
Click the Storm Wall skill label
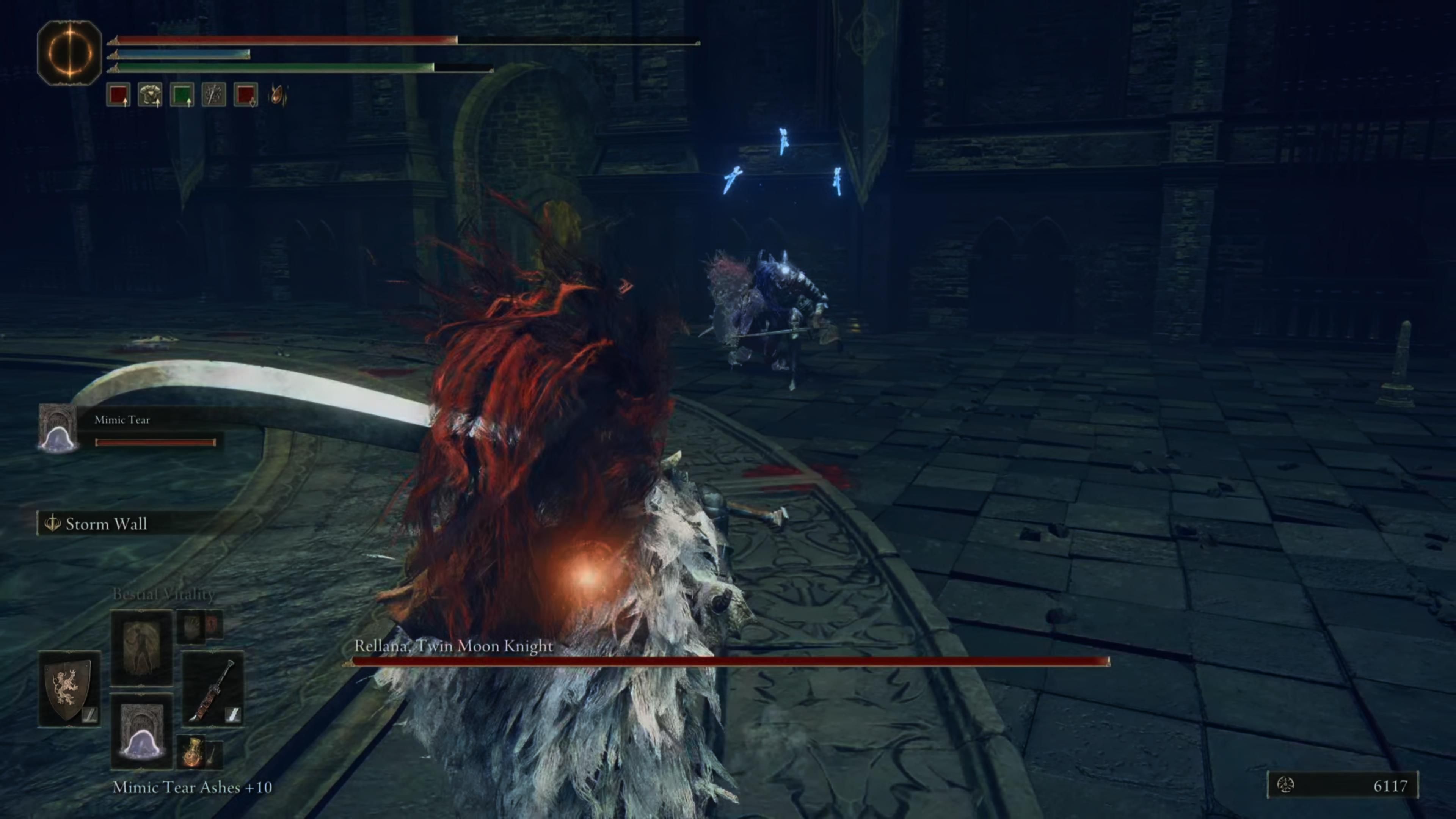106,524
